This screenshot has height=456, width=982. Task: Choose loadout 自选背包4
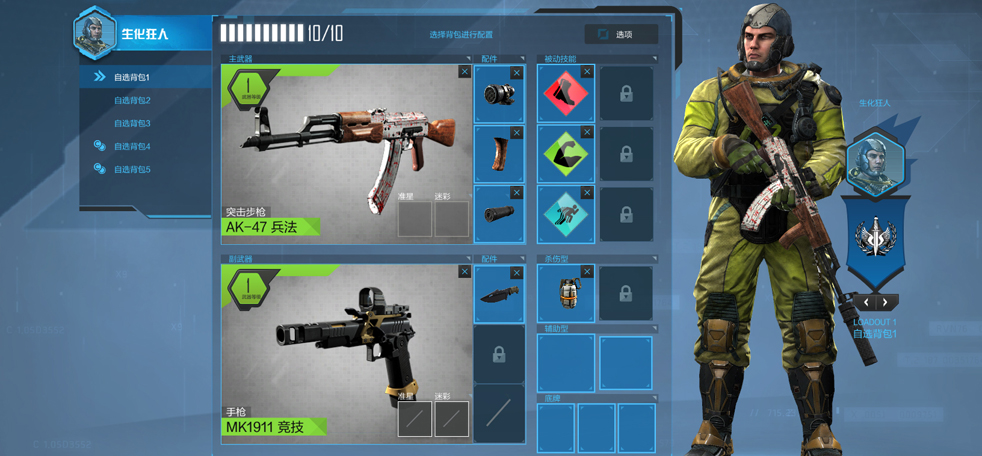[131, 146]
